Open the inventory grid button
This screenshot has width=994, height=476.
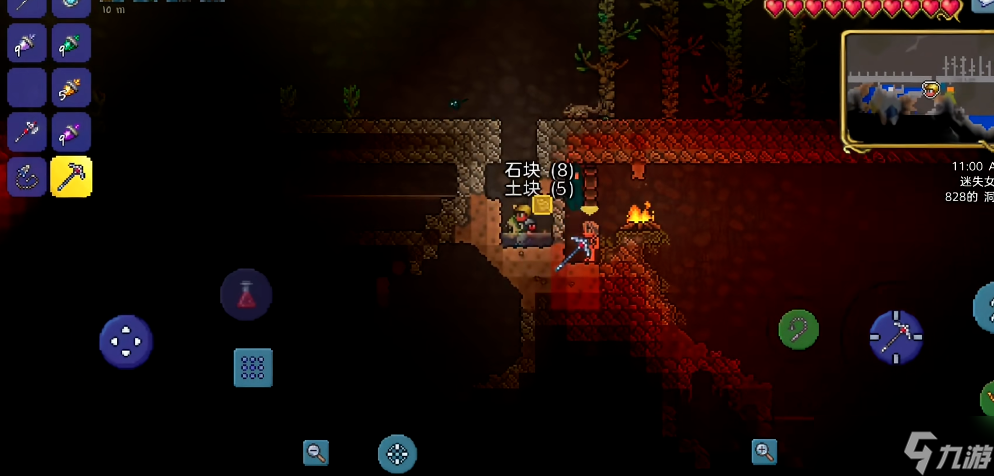(x=253, y=367)
